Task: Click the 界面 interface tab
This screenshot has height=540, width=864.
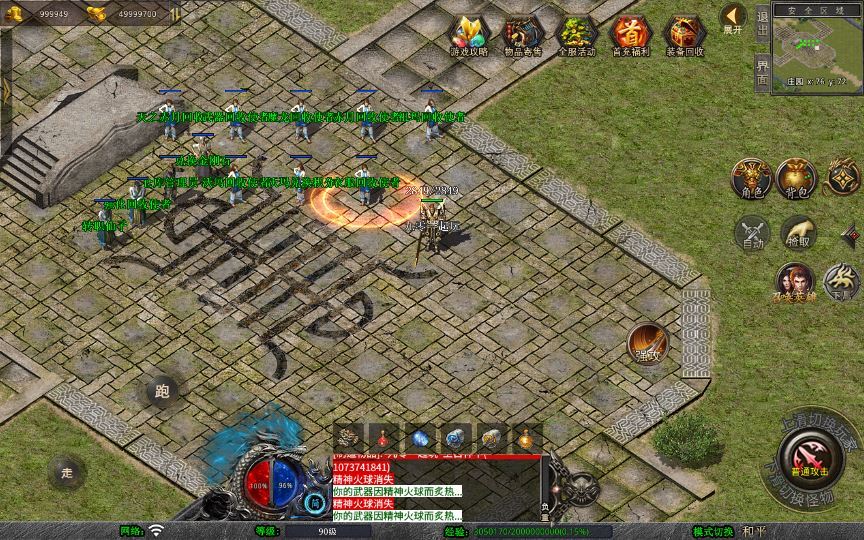Action: [763, 71]
